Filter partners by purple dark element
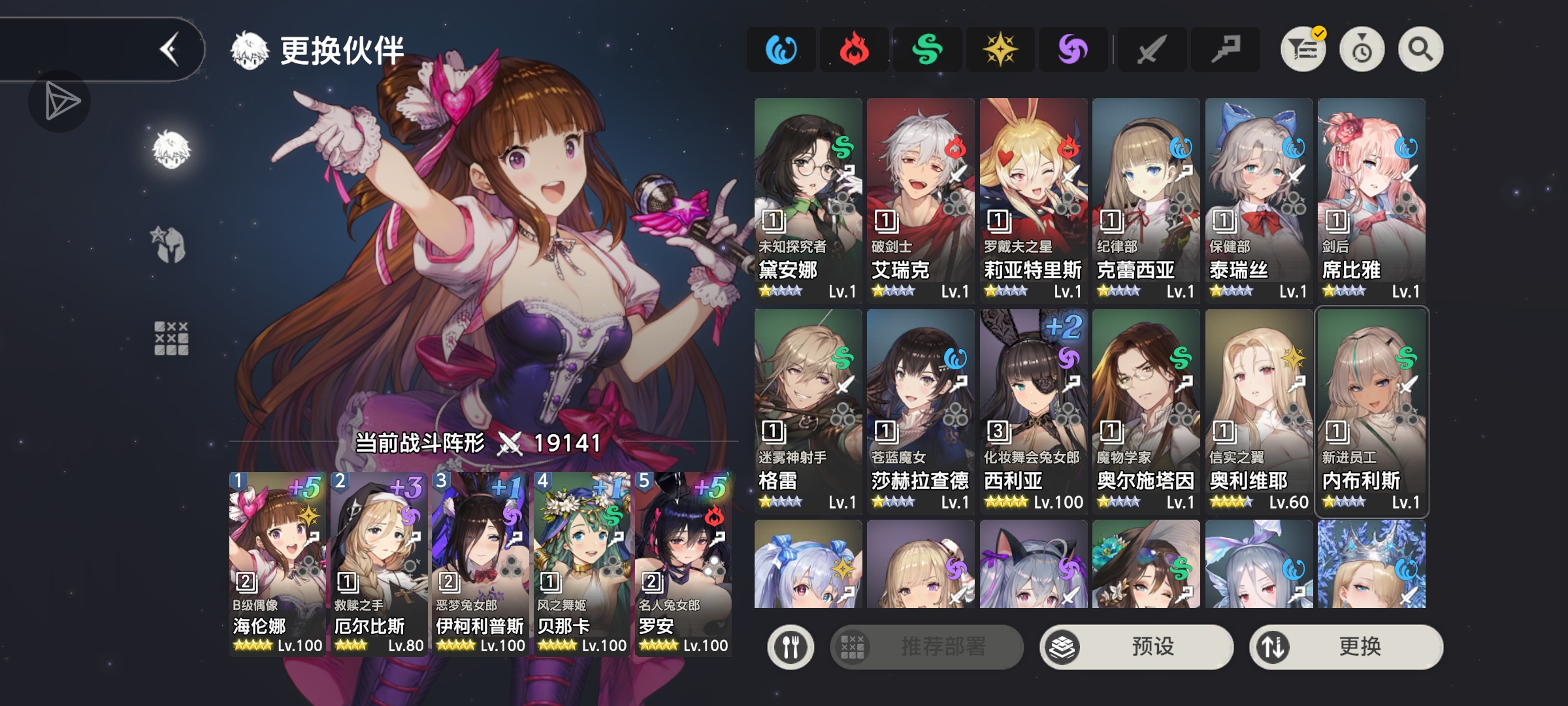 (x=1073, y=50)
